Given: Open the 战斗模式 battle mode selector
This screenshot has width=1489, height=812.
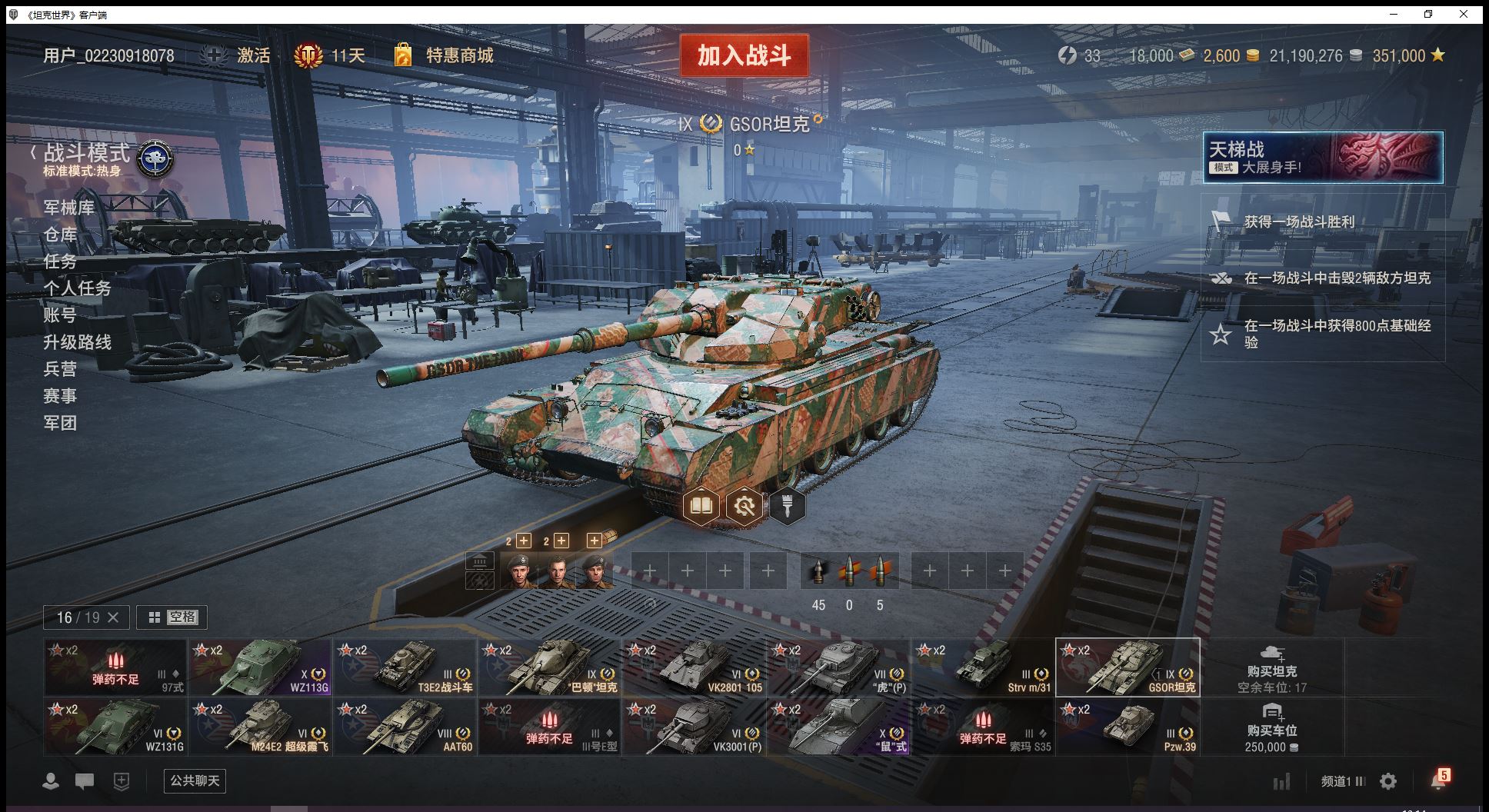Looking at the screenshot, I should 87,154.
